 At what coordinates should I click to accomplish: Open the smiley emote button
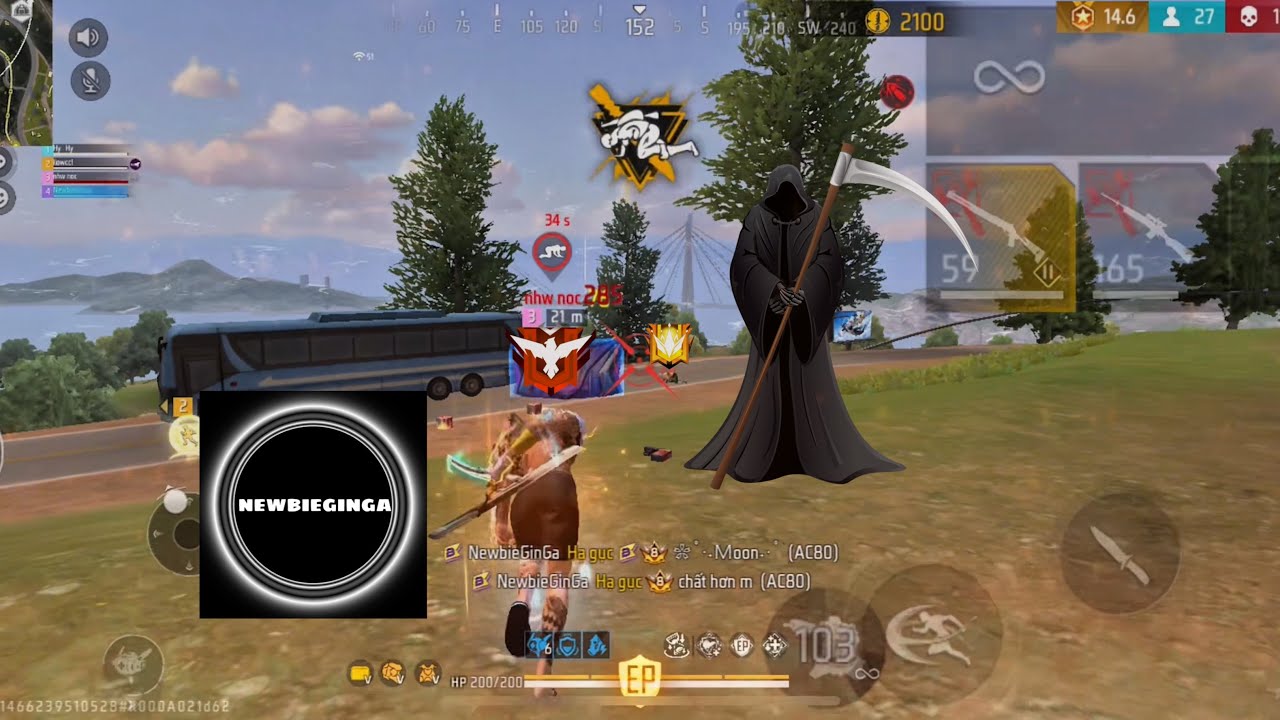(5, 198)
